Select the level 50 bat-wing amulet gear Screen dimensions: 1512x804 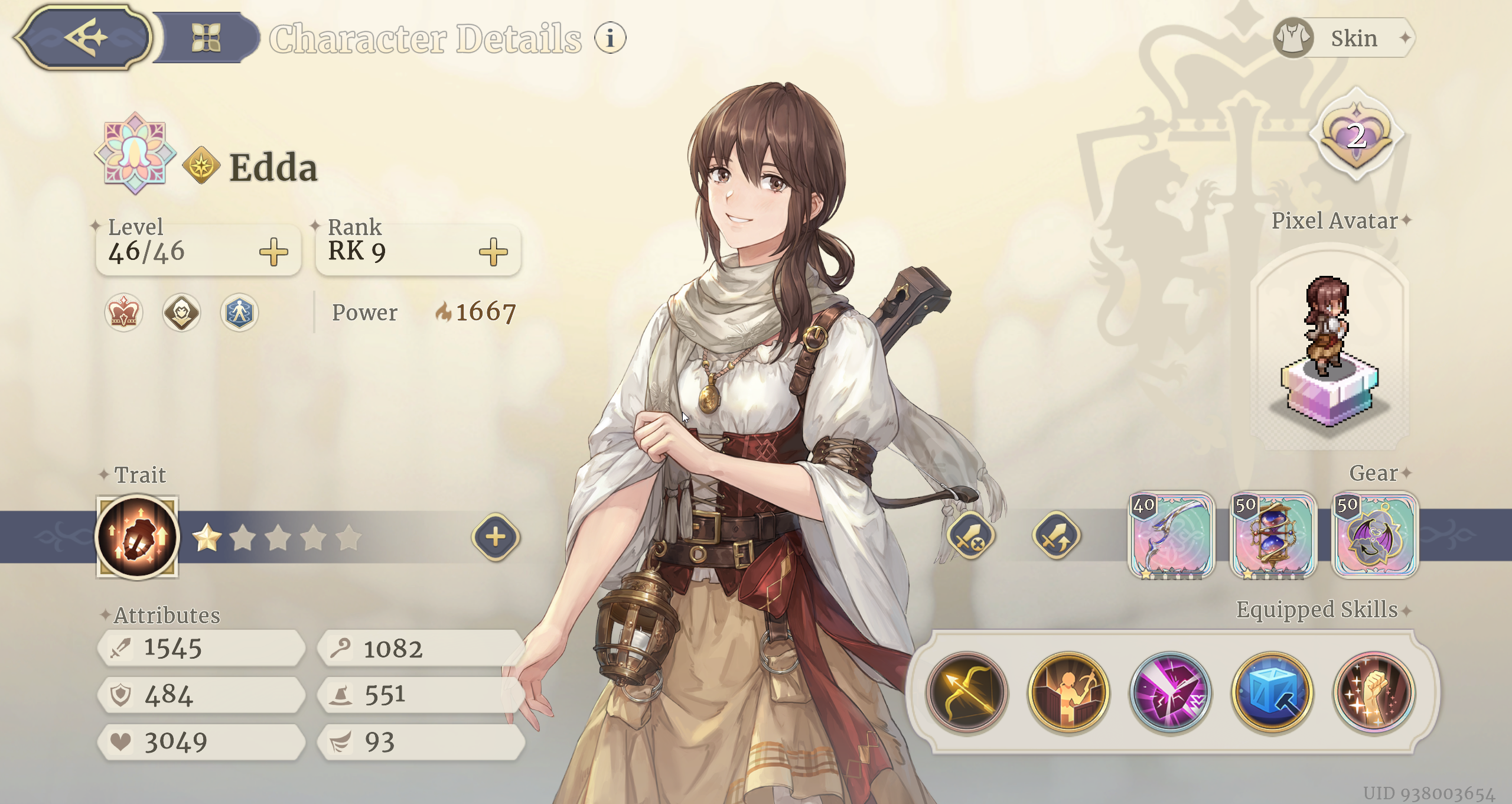[1374, 536]
